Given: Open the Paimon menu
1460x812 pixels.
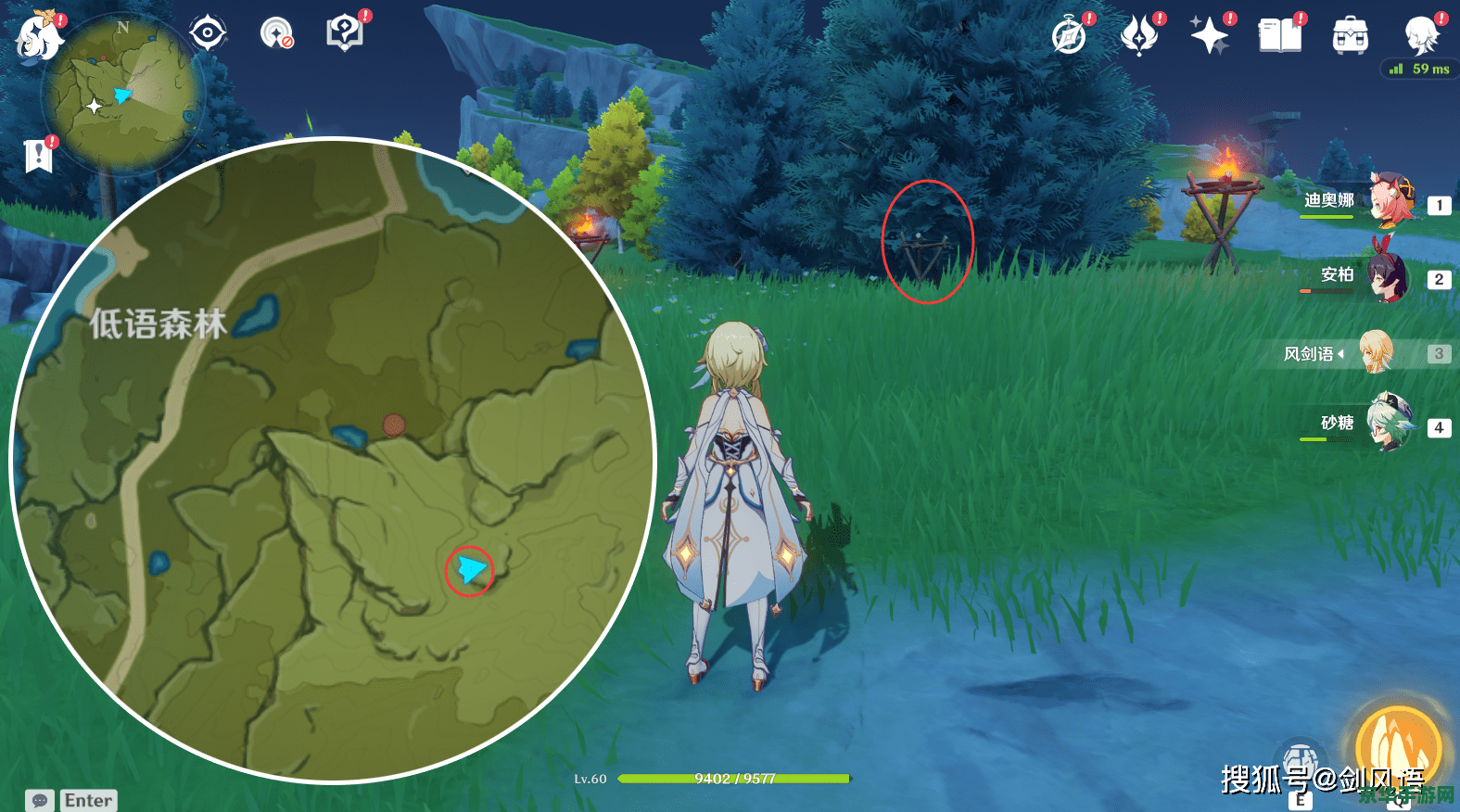Looking at the screenshot, I should tap(39, 36).
